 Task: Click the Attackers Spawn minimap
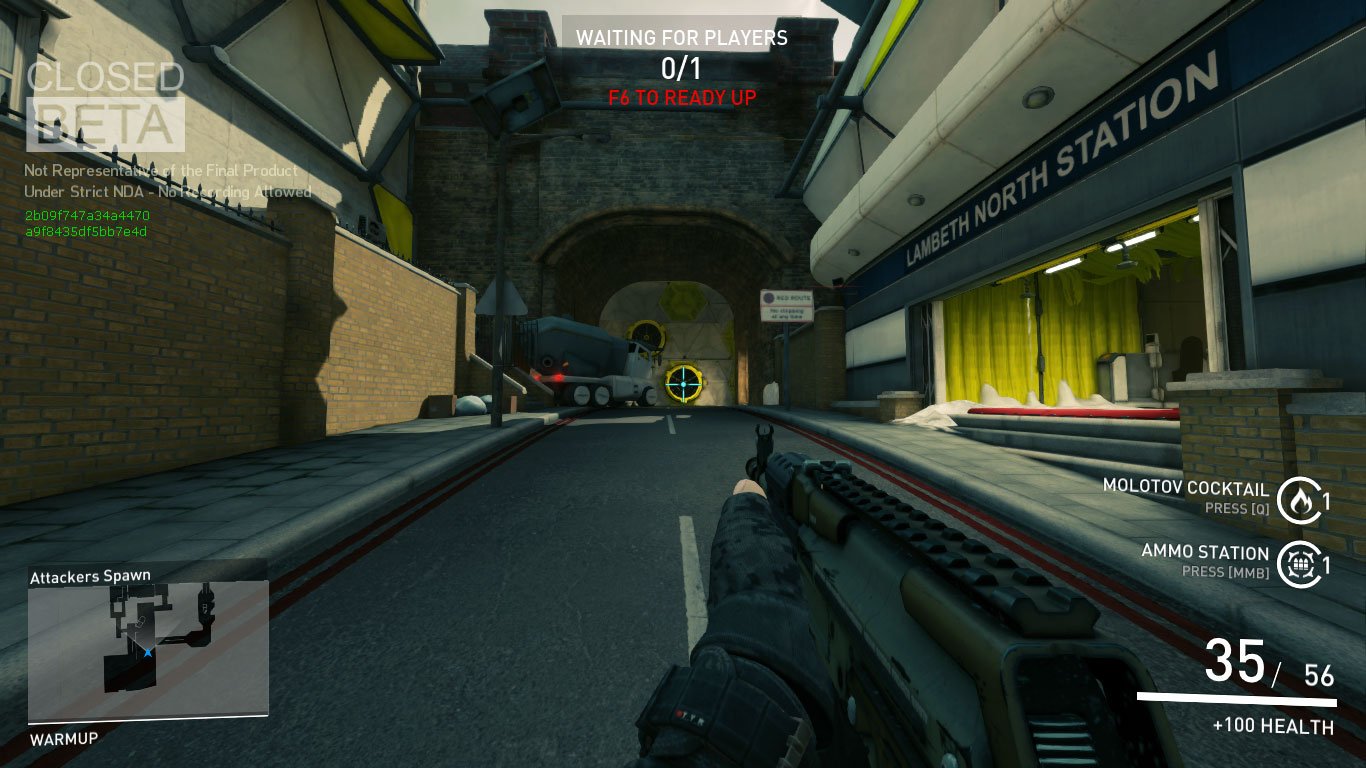click(147, 650)
